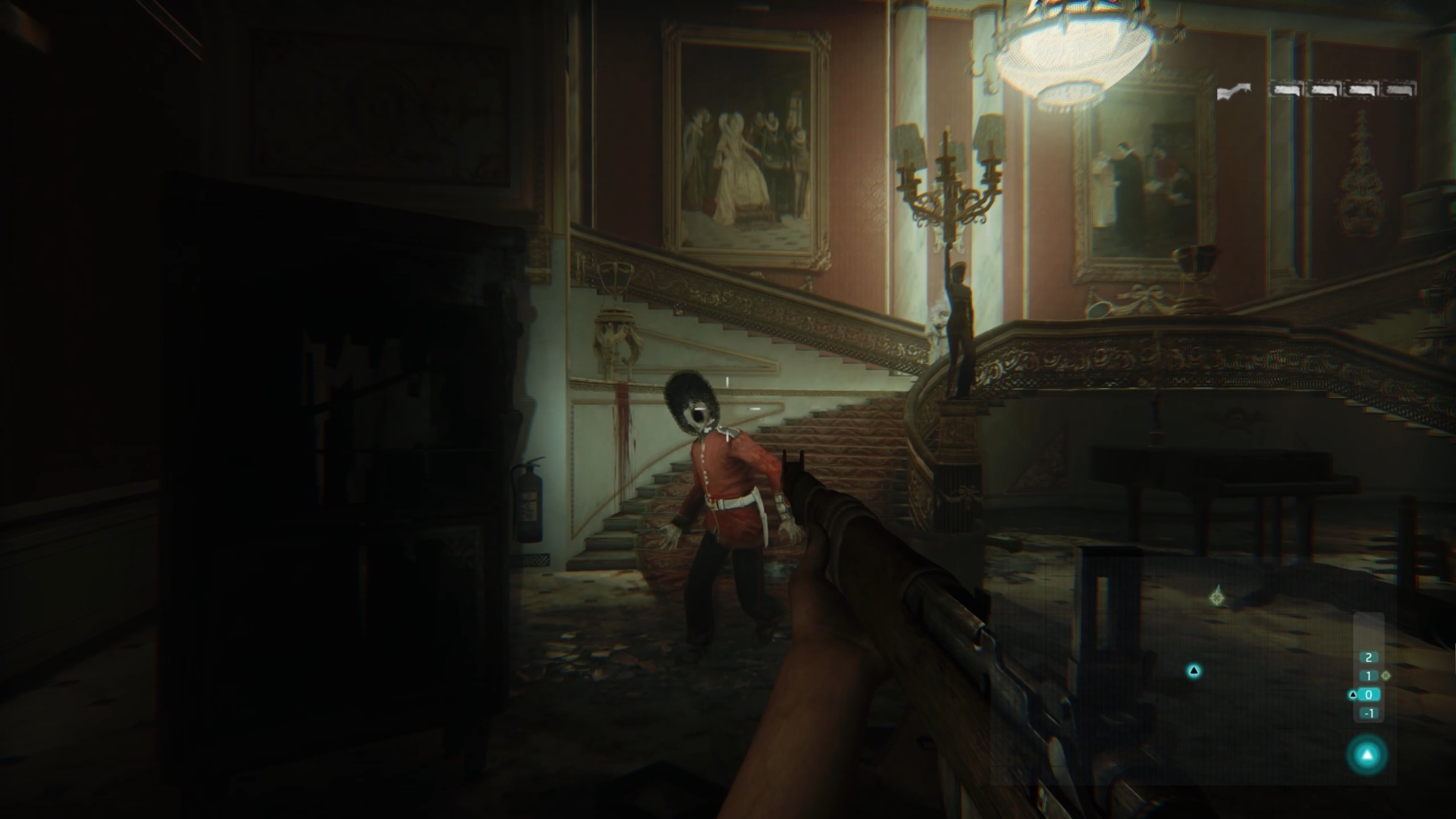Click the objective crosshair beside floor 1
Image resolution: width=1456 pixels, height=819 pixels.
1386,675
